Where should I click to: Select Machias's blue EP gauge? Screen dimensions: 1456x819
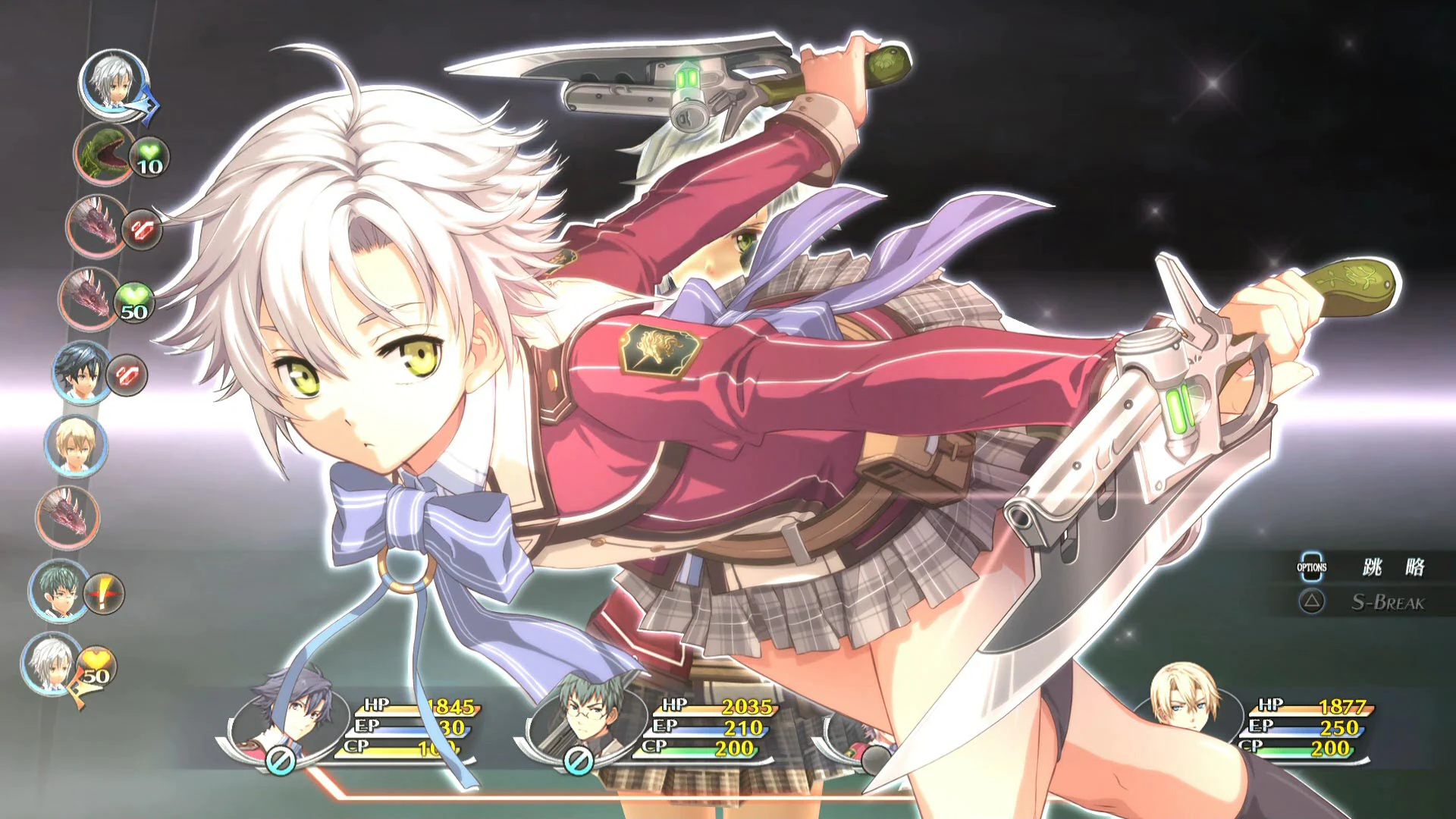click(x=713, y=728)
